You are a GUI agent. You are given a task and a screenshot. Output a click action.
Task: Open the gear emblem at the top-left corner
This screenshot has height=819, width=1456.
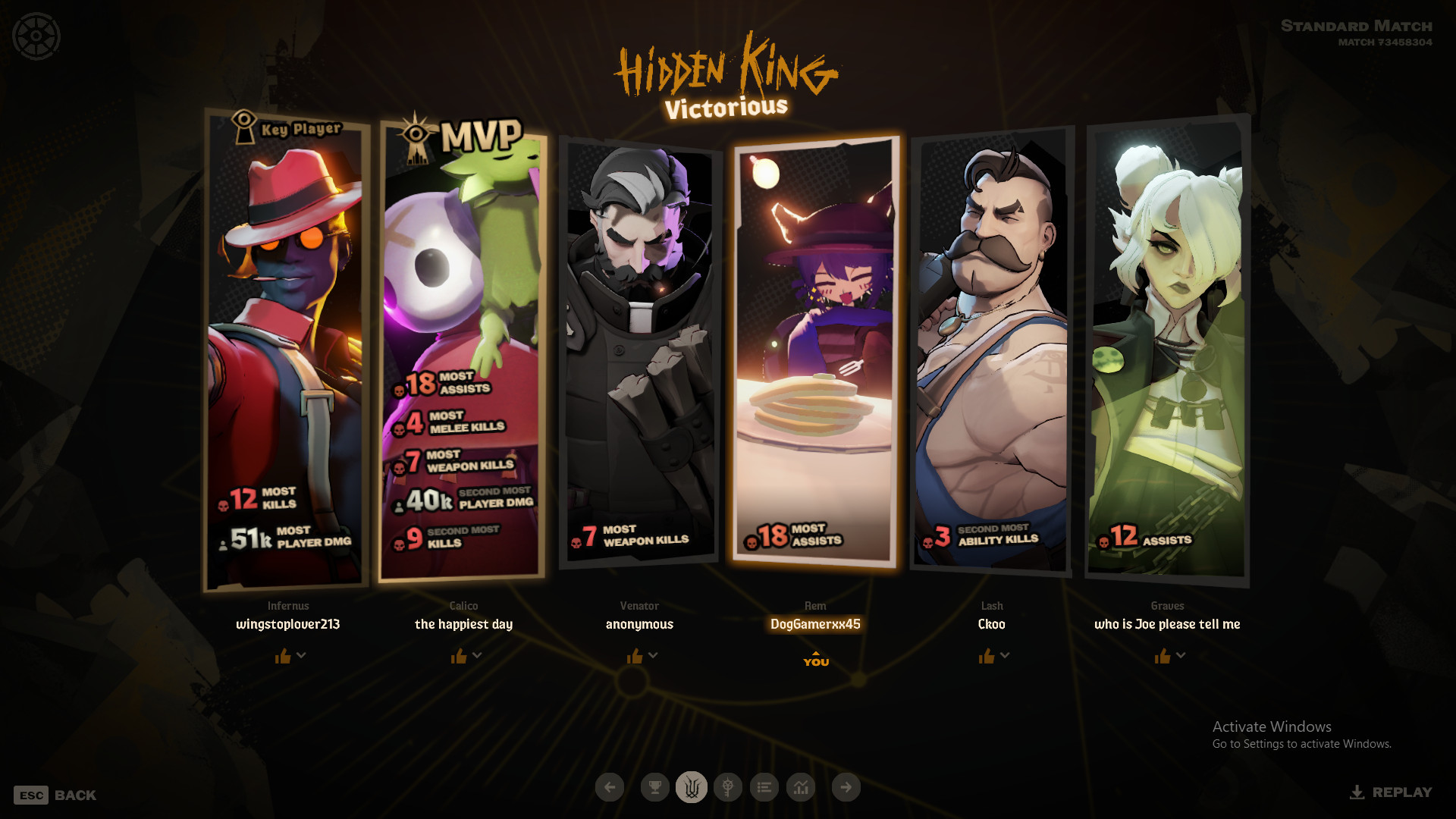point(36,36)
